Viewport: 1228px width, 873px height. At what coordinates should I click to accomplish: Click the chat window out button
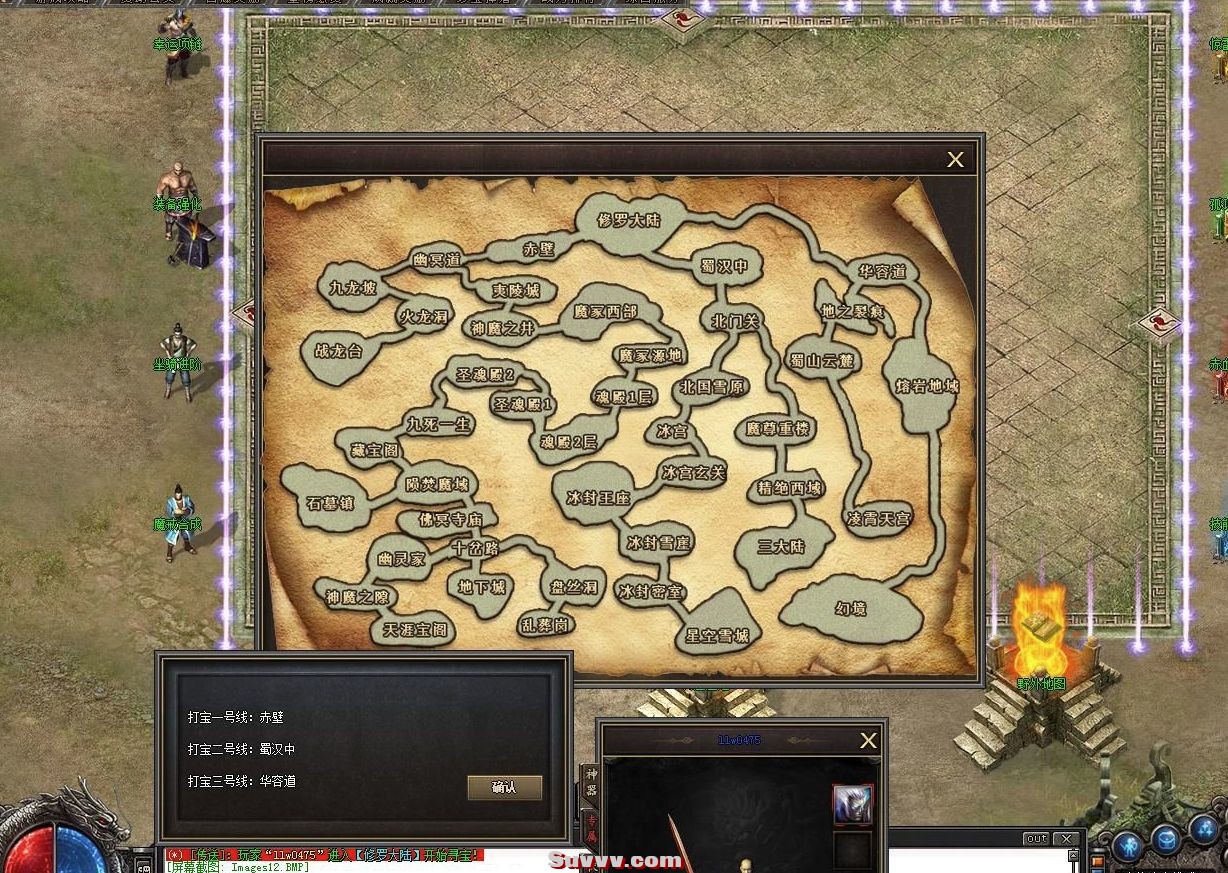(x=1037, y=839)
